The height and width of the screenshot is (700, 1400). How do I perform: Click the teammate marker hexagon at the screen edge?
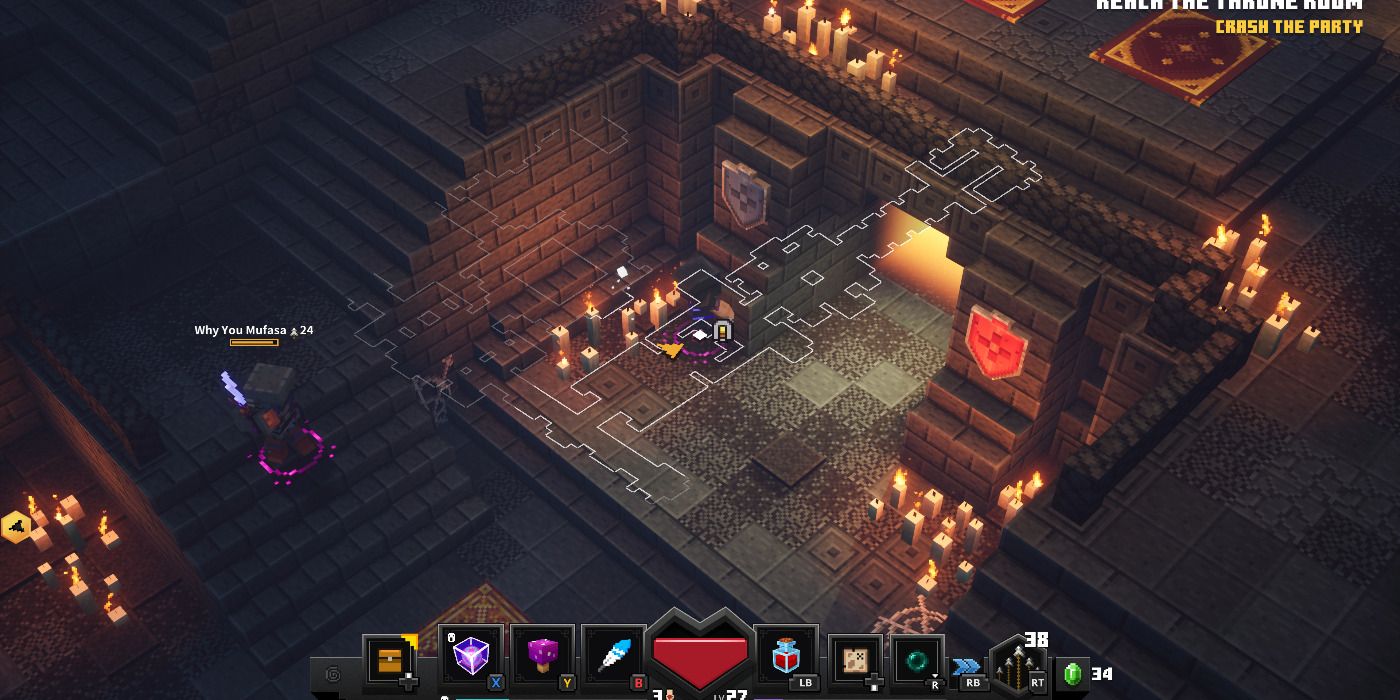point(16,526)
